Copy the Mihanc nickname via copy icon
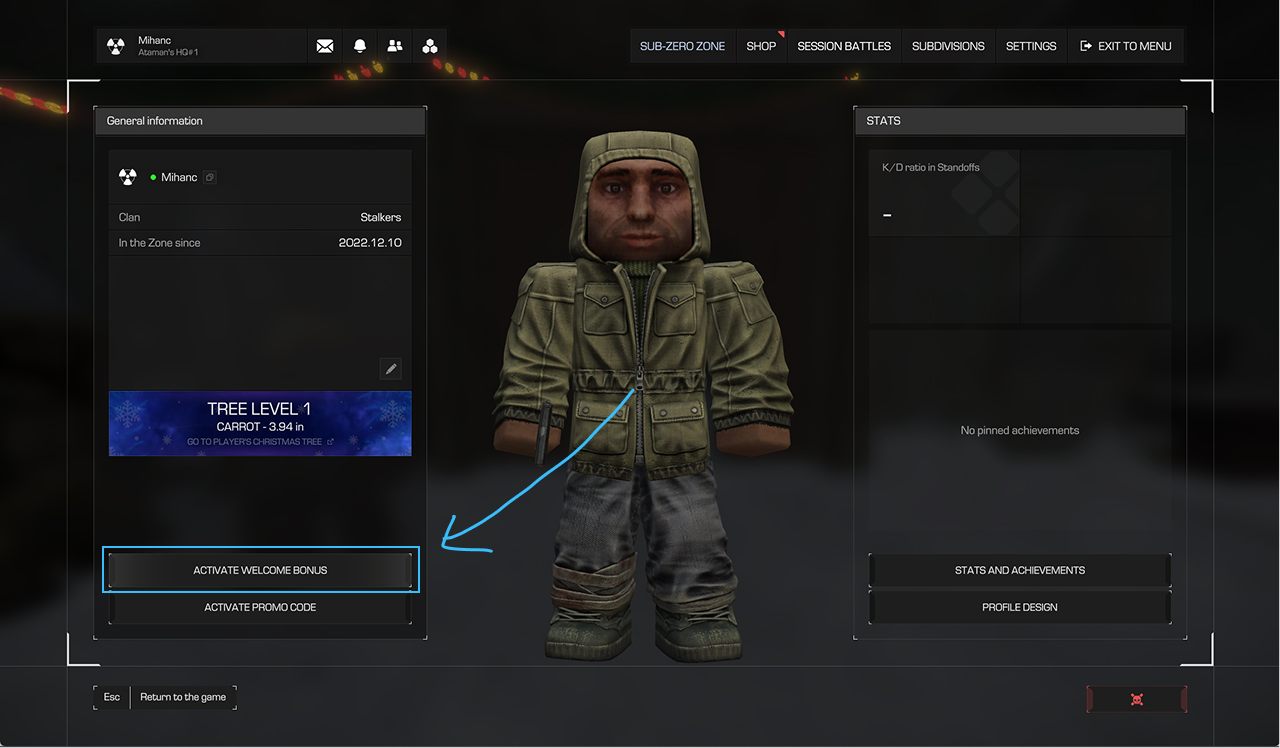The width and height of the screenshot is (1280, 748). (209, 177)
